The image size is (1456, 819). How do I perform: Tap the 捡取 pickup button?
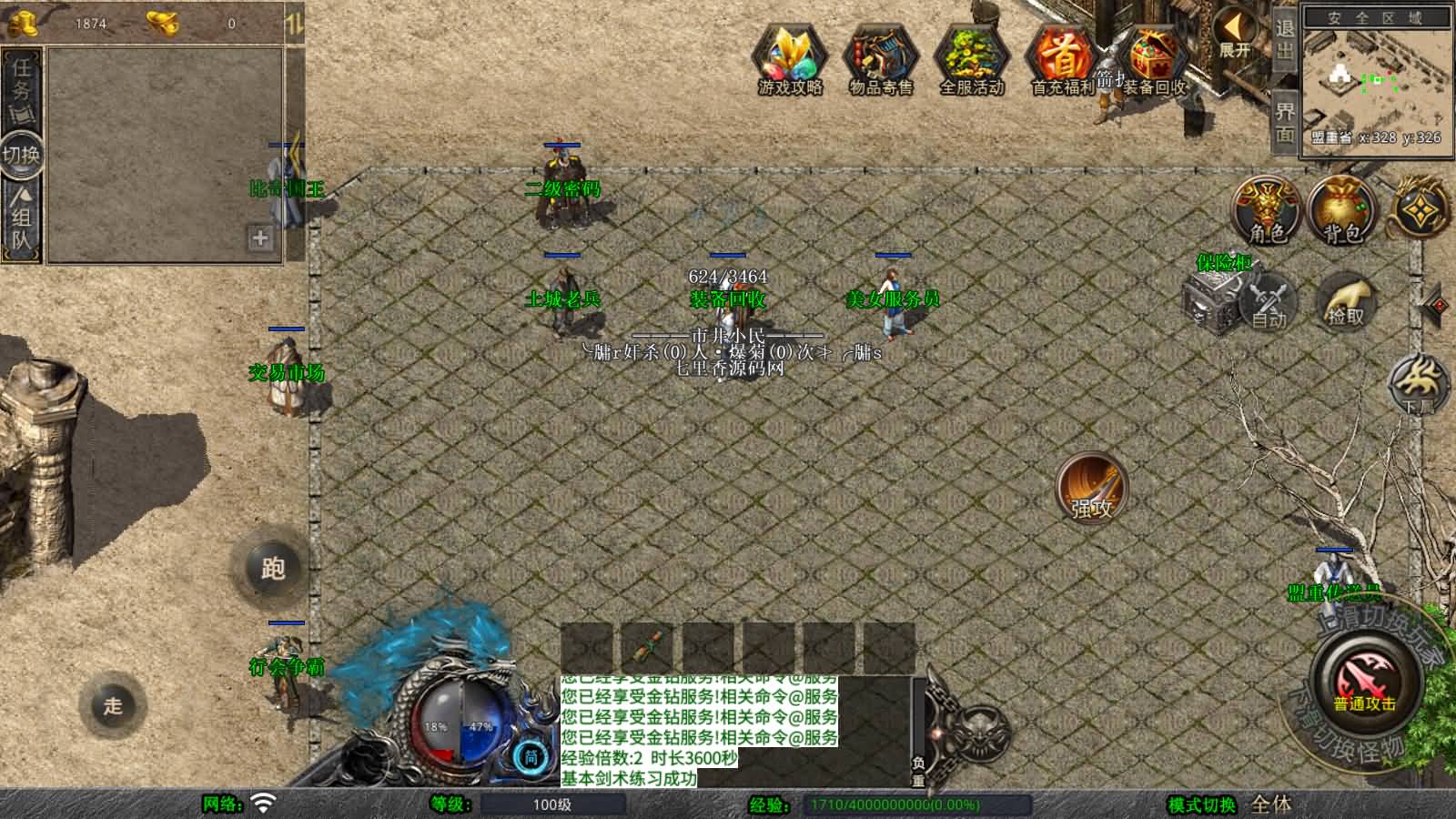1346,300
